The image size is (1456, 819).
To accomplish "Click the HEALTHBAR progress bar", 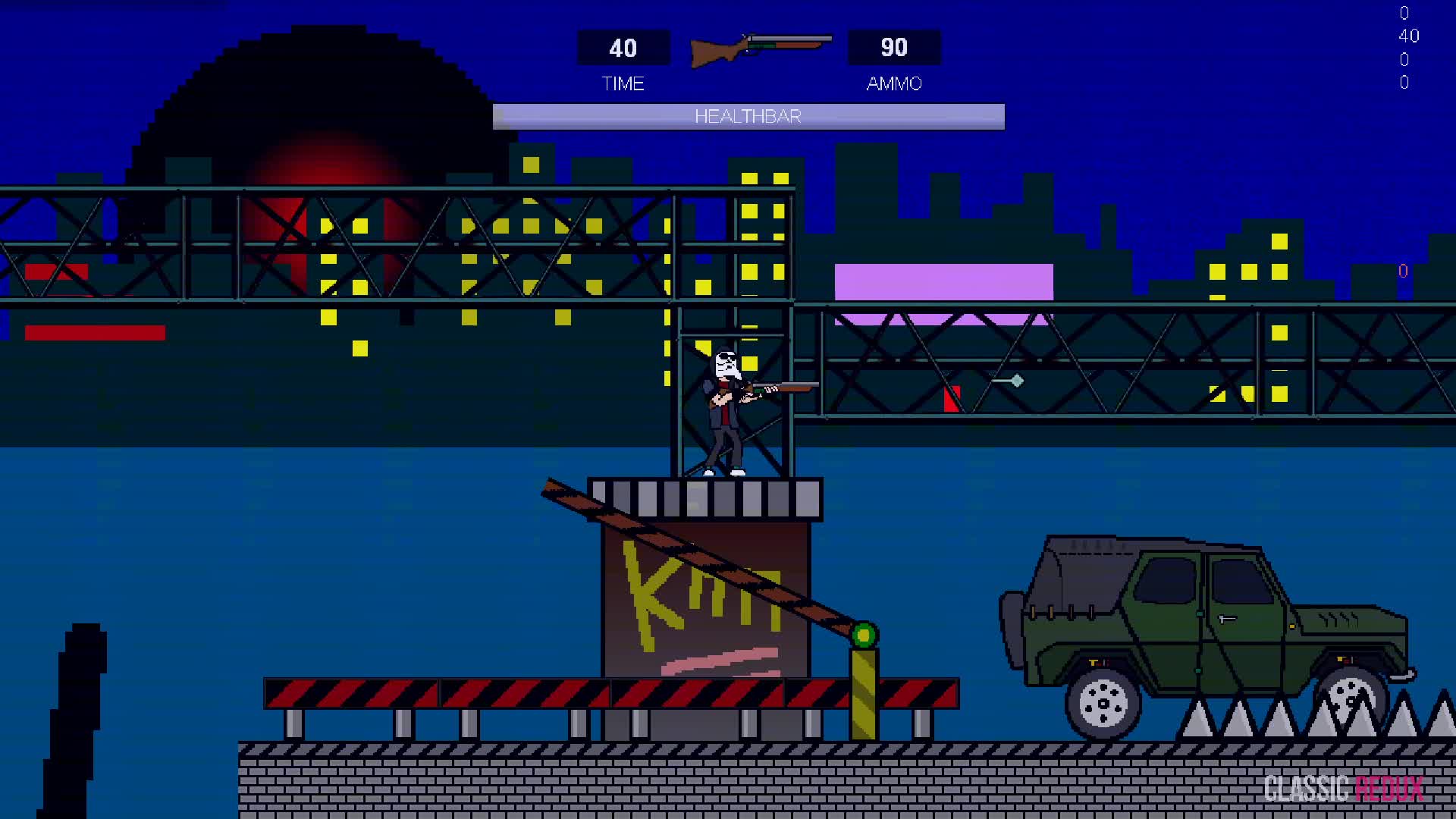I will tap(748, 117).
